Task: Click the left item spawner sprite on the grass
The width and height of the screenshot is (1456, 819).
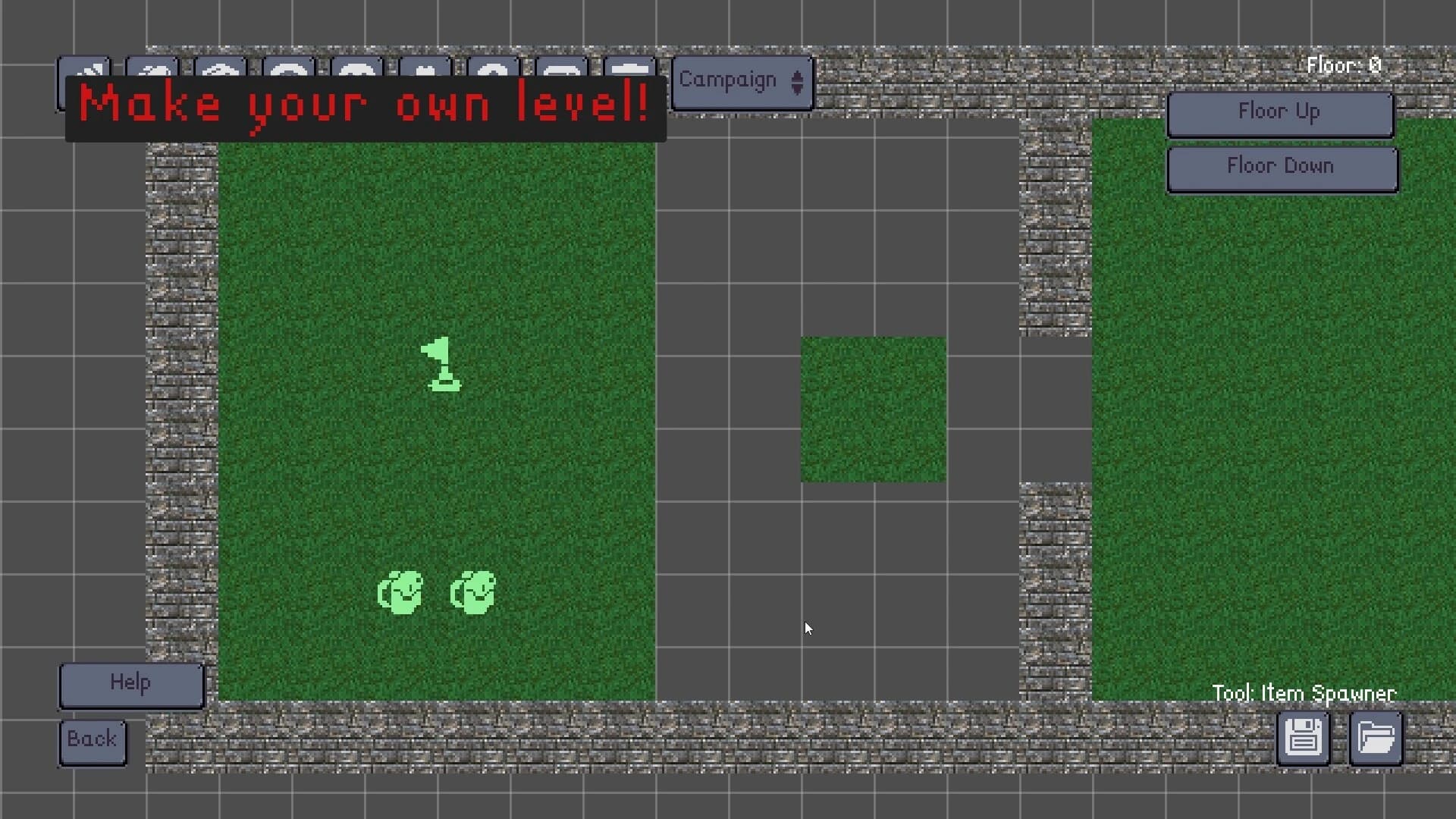Action: pyautogui.click(x=400, y=592)
